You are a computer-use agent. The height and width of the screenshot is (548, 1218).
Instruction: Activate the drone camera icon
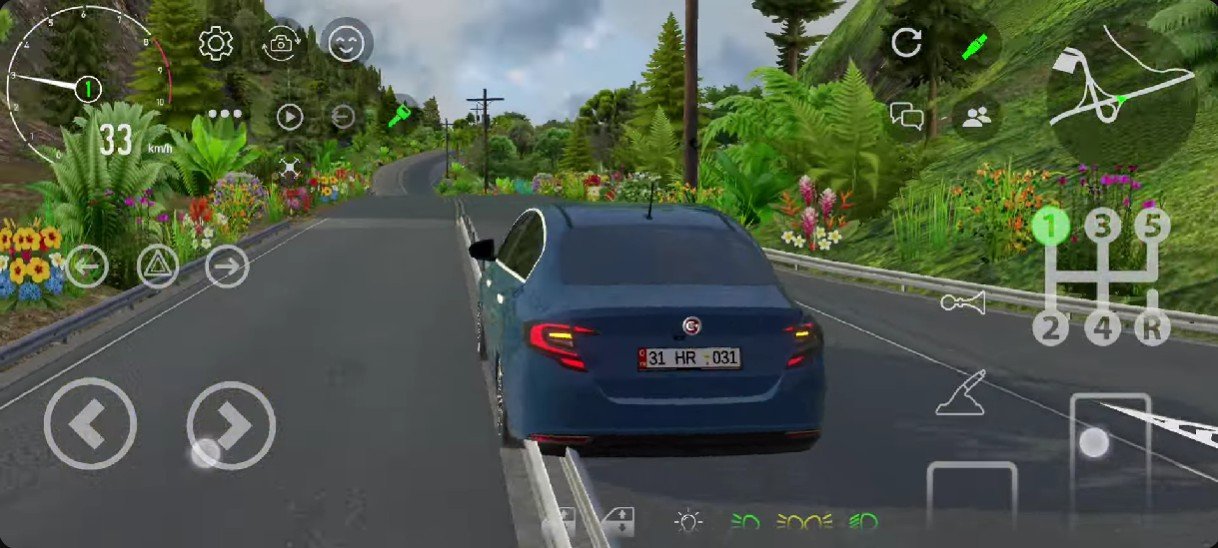tap(290, 169)
